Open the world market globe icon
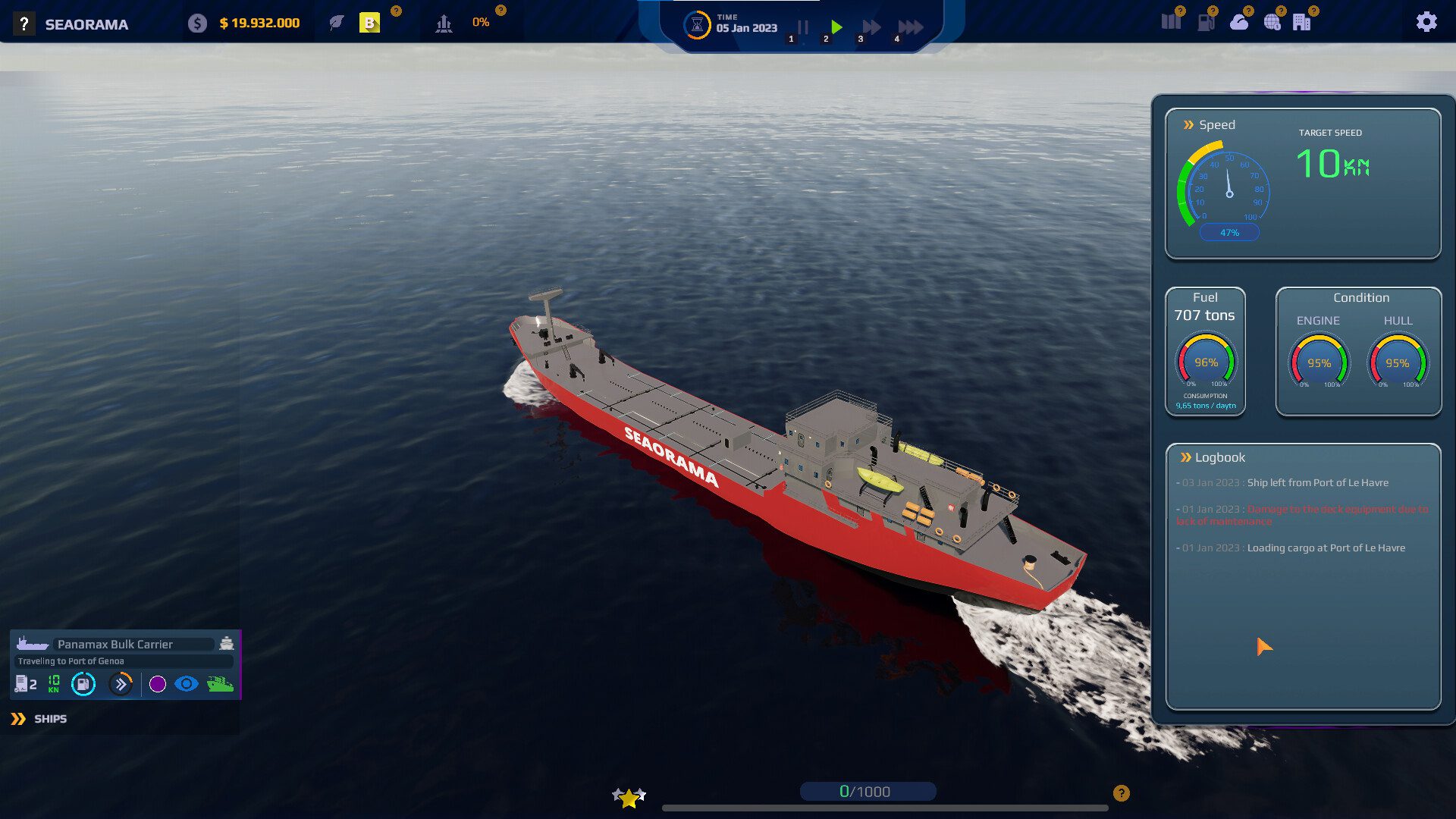This screenshot has width=1456, height=819. (1272, 23)
